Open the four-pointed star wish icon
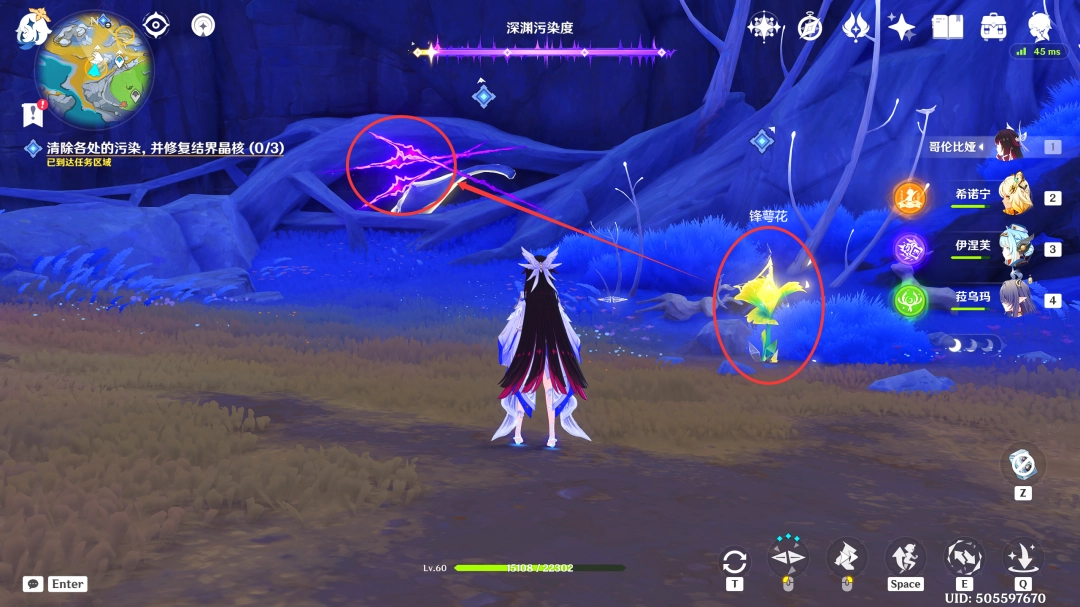1080x607 pixels. click(x=901, y=27)
